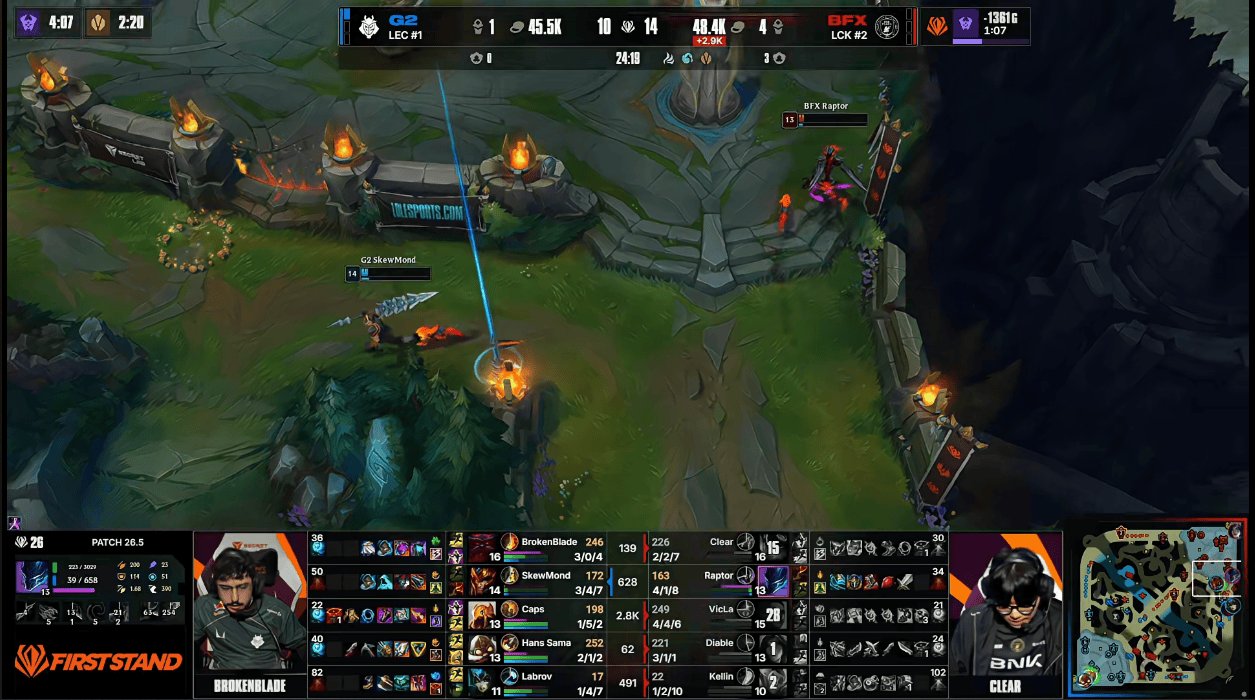This screenshot has width=1255, height=700.
Task: Click the objective timer icon showing 2:20
Action: (x=98, y=23)
